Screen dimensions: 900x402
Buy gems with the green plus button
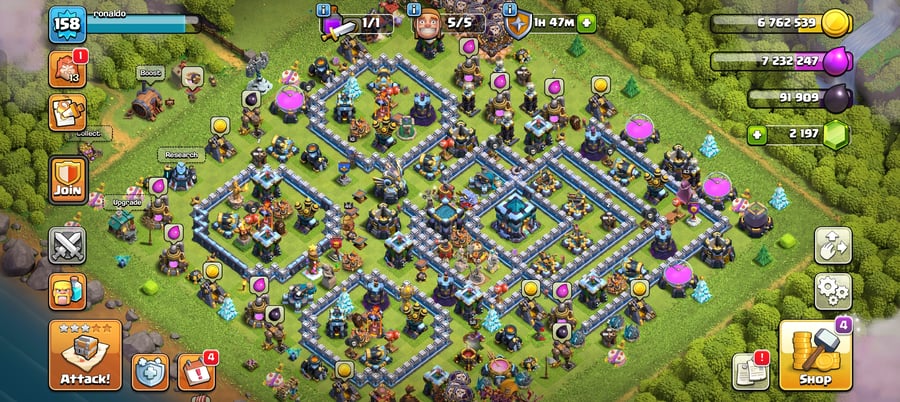(x=758, y=133)
